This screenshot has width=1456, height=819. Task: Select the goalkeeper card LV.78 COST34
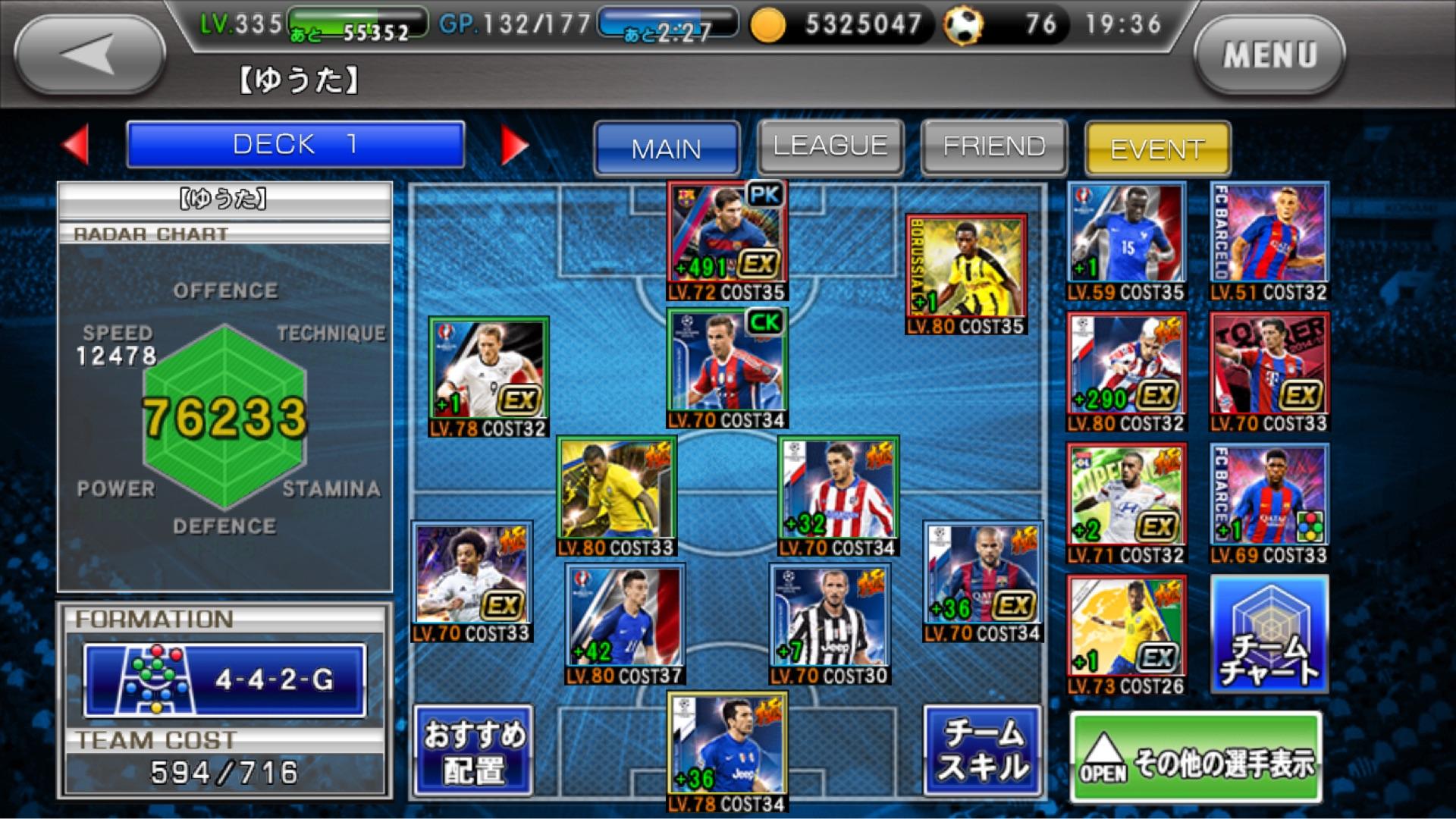727,749
